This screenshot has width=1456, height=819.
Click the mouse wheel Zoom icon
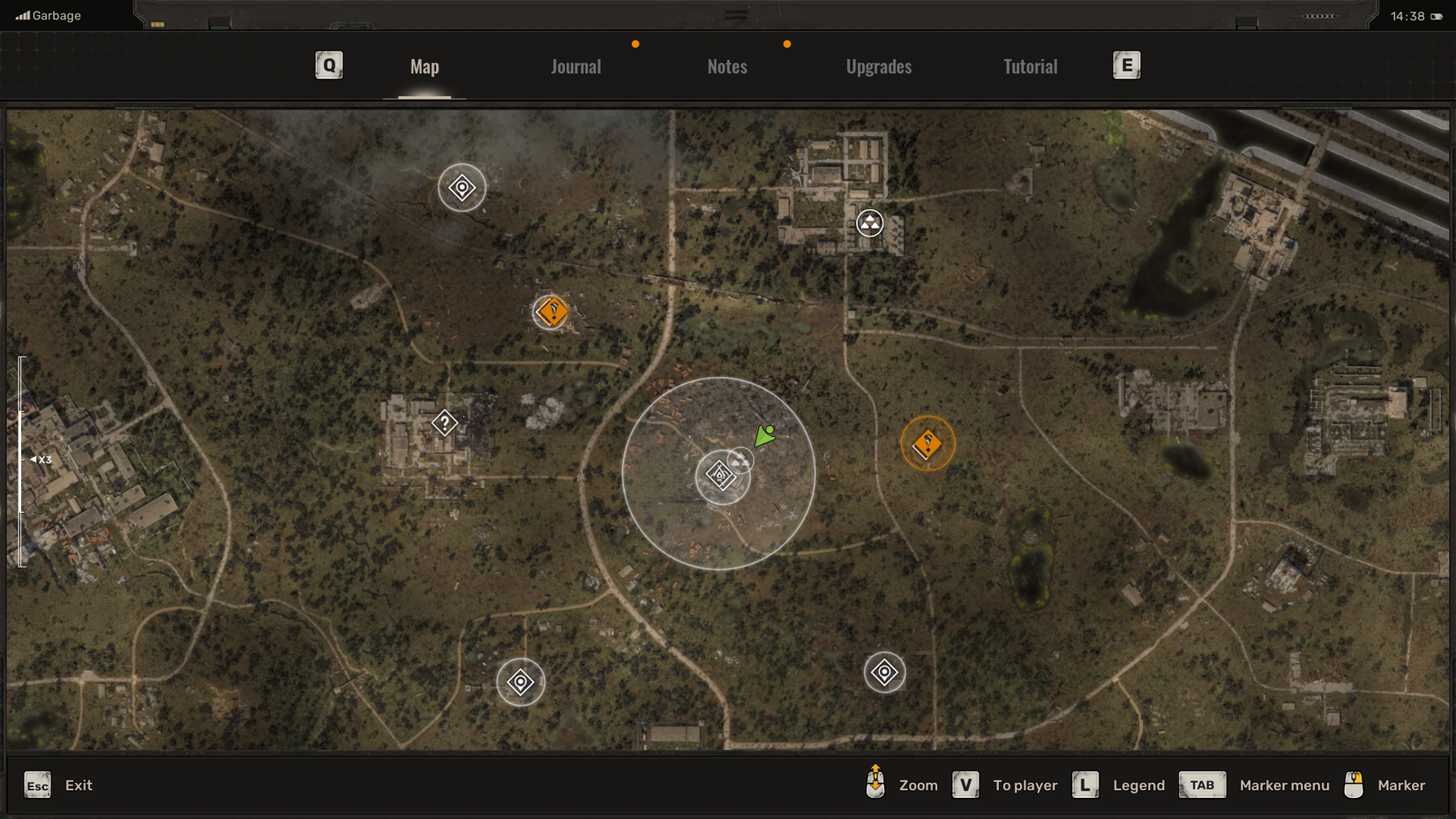[874, 785]
